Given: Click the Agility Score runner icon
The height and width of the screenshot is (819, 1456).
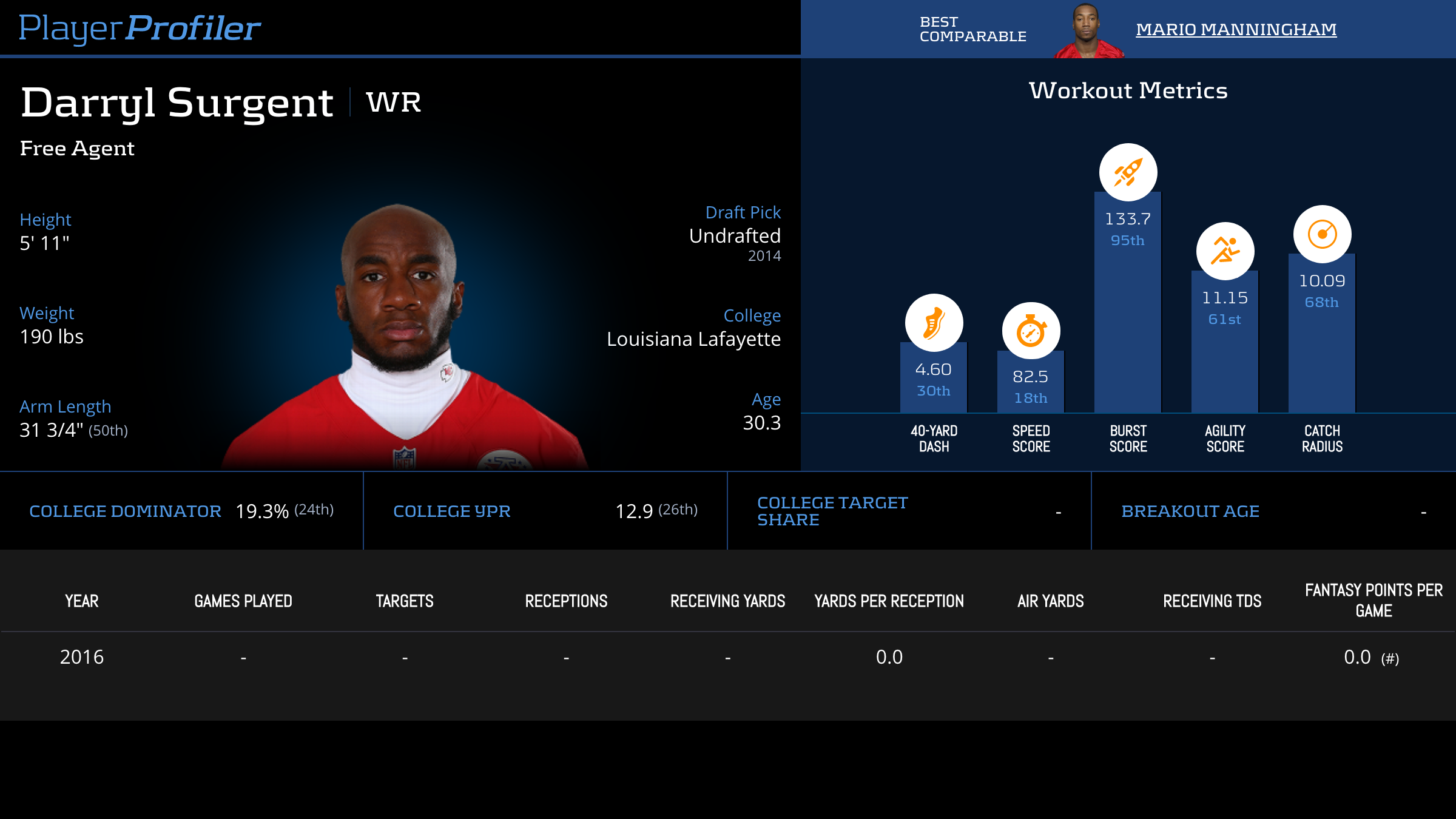Looking at the screenshot, I should (x=1225, y=251).
